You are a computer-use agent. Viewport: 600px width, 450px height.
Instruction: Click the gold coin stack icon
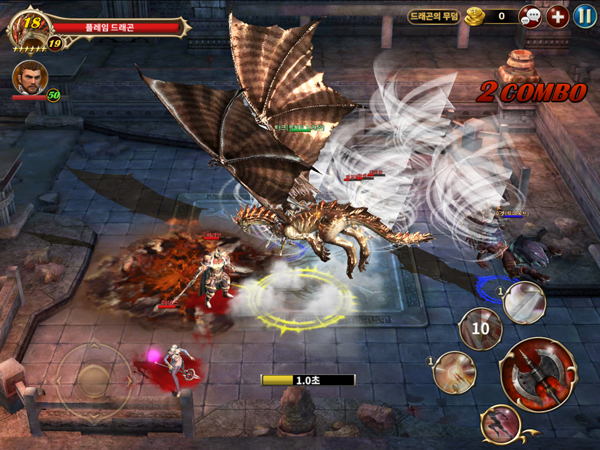point(474,16)
